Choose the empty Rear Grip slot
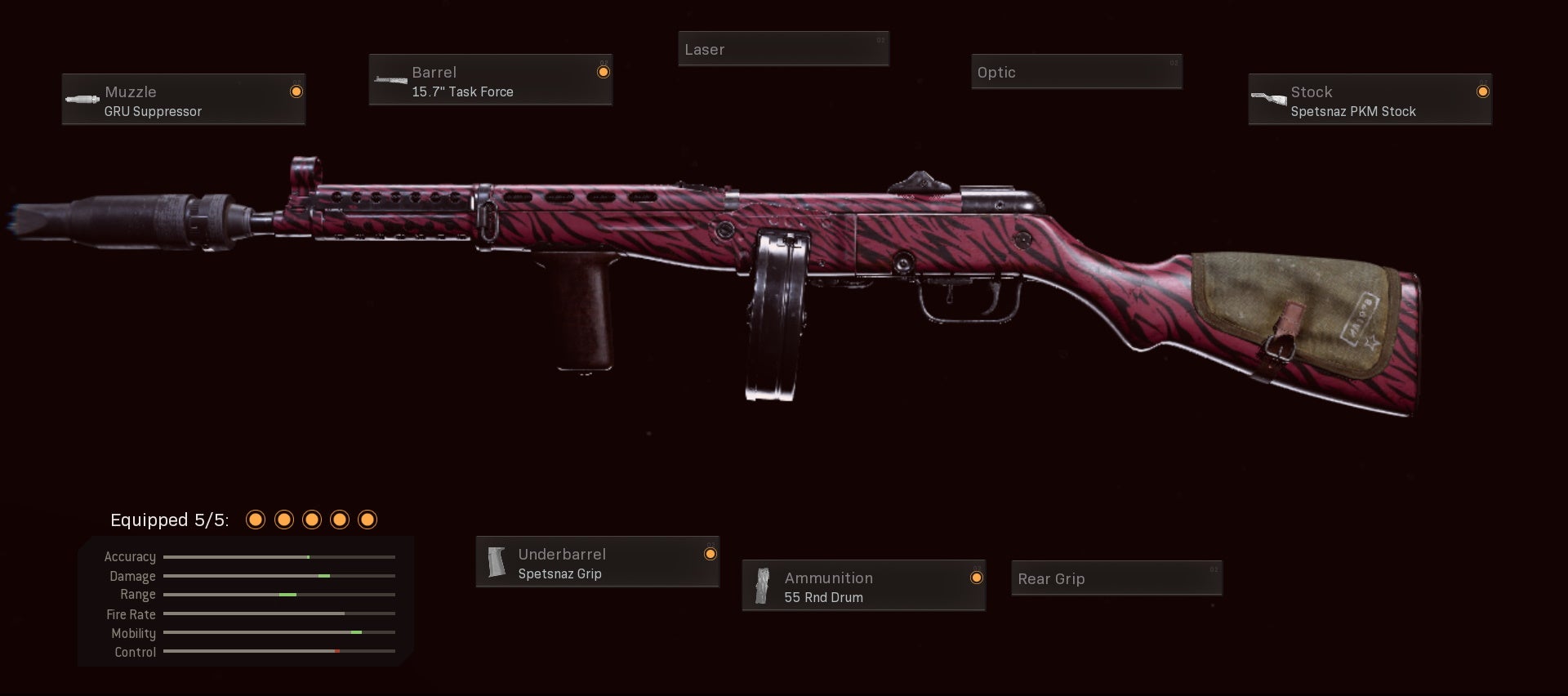The image size is (1568, 696). (x=1116, y=578)
